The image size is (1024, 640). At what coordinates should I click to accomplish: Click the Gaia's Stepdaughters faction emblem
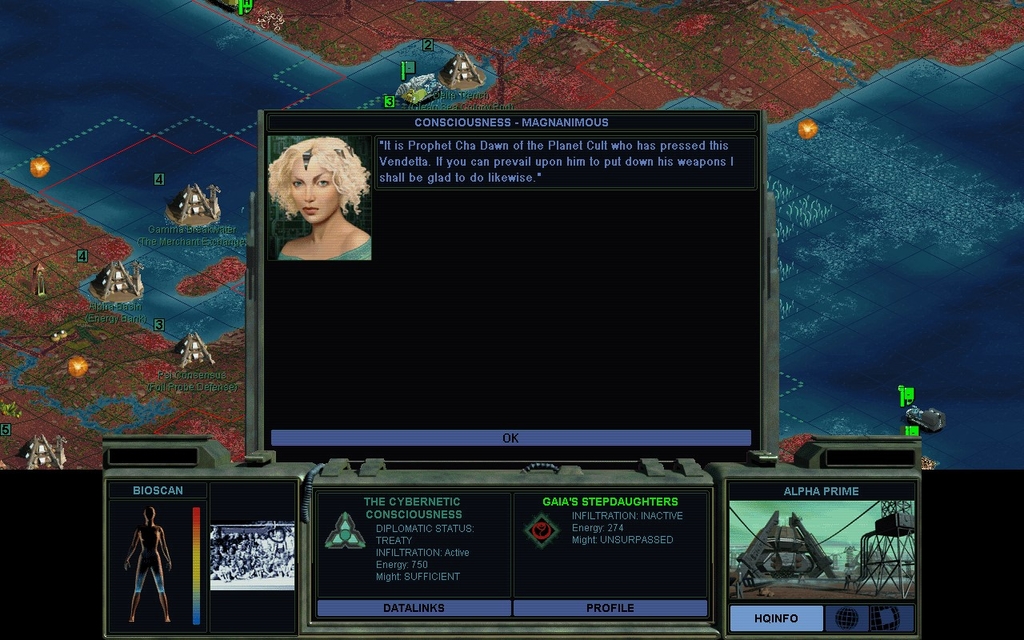(541, 530)
